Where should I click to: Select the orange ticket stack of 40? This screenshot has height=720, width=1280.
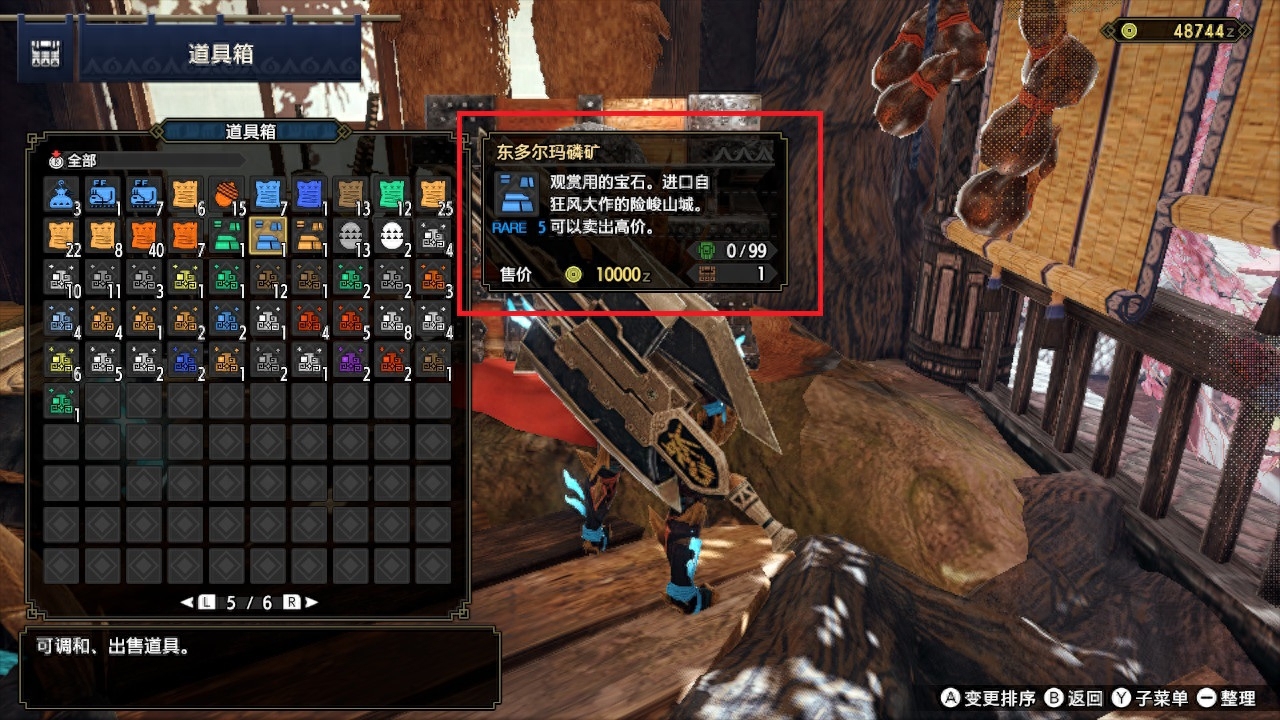point(144,235)
